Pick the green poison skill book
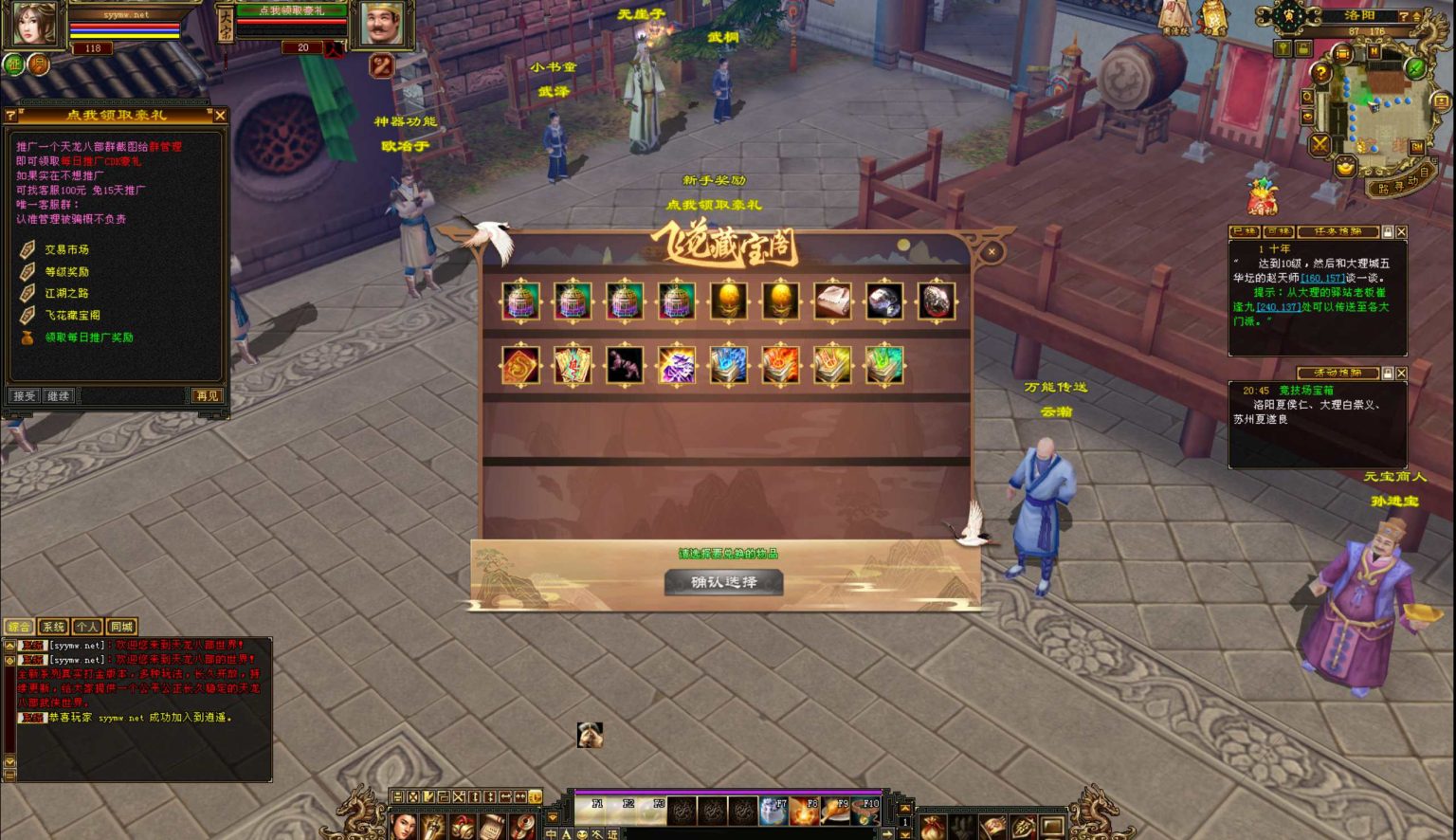 [x=883, y=366]
